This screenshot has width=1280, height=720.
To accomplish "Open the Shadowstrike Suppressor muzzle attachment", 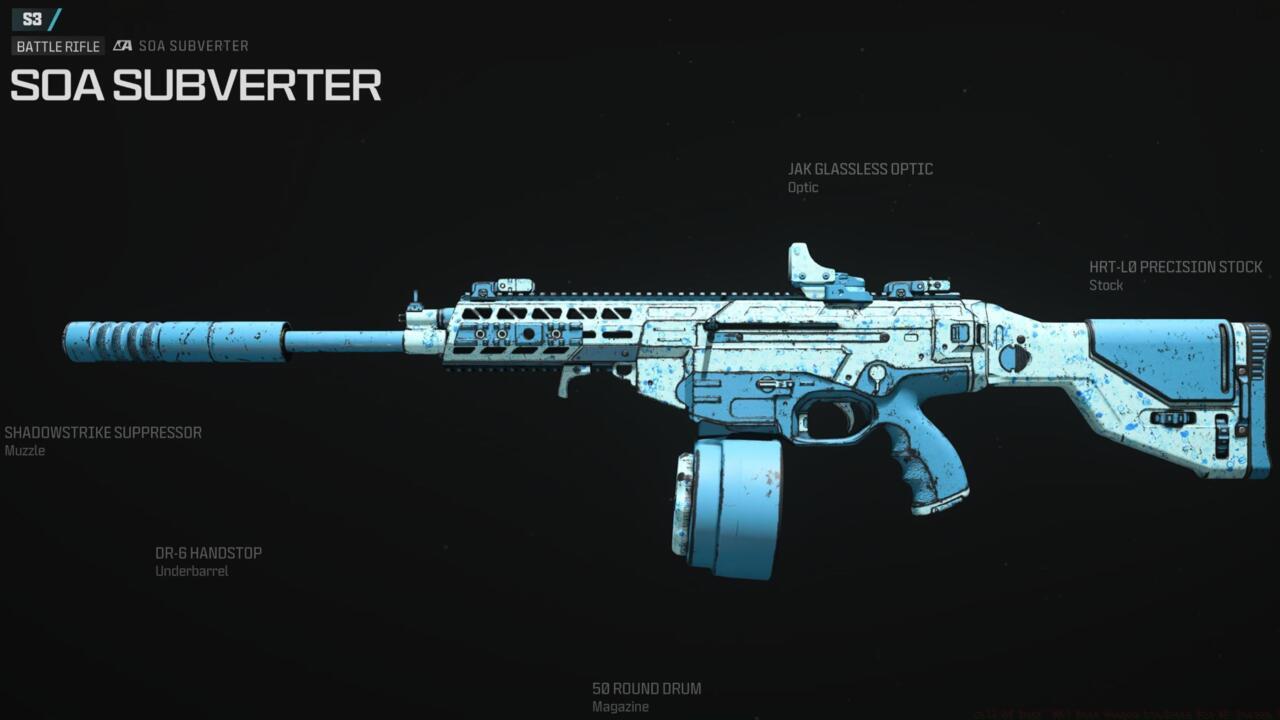I will click(103, 433).
